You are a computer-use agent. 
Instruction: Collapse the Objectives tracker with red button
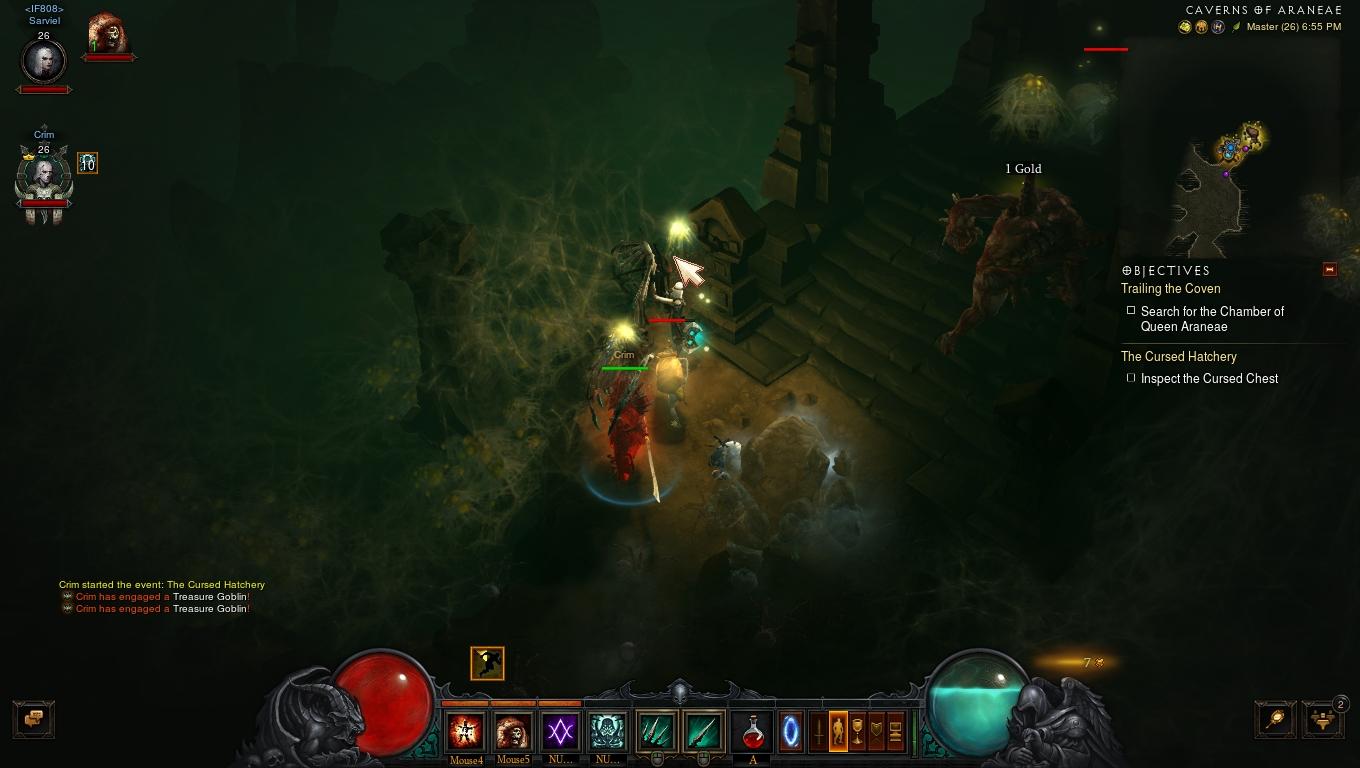tap(1329, 269)
